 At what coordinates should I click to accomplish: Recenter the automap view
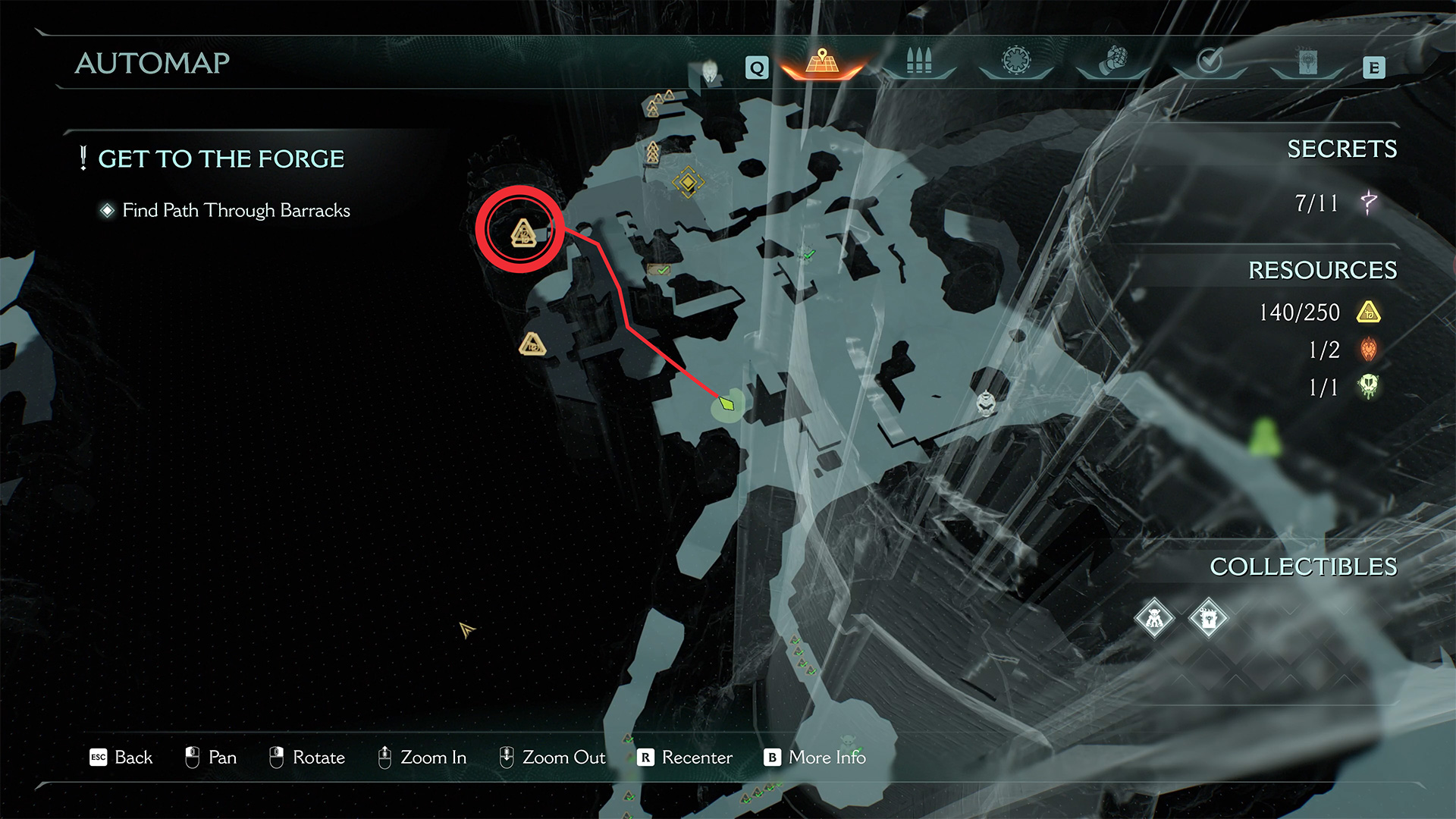[685, 758]
